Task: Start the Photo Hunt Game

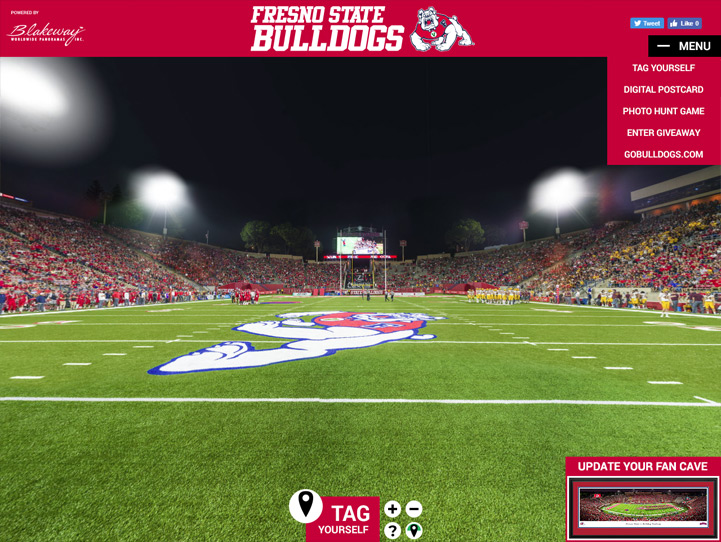Action: click(663, 111)
